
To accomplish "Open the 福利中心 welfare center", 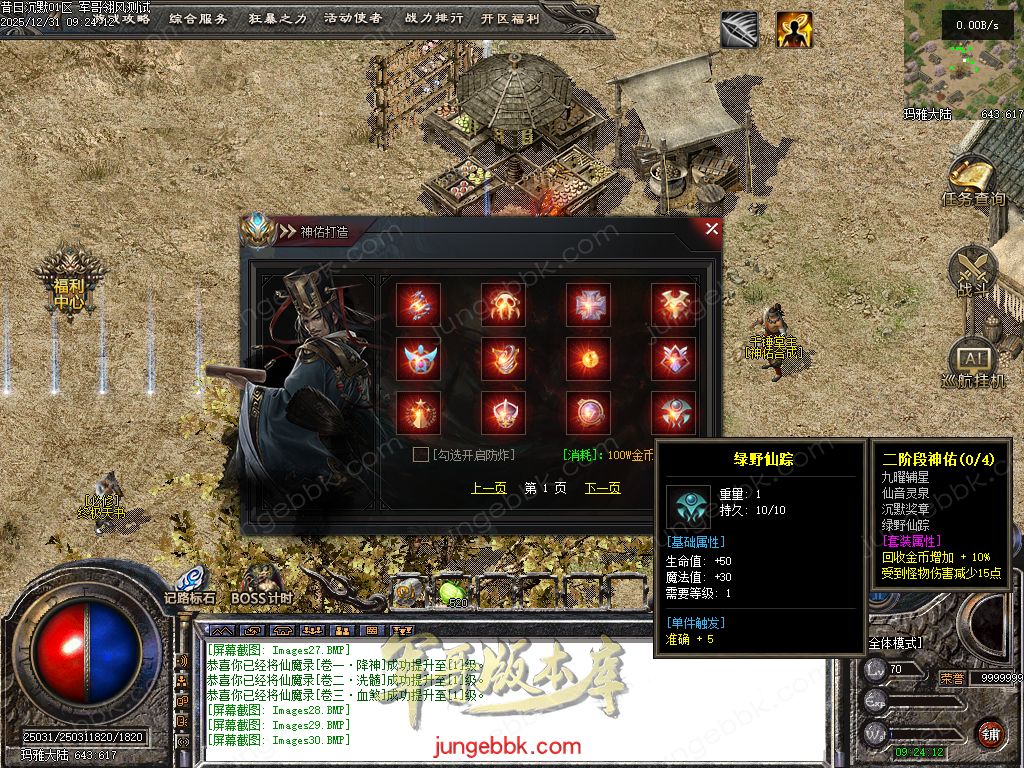I will (69, 283).
